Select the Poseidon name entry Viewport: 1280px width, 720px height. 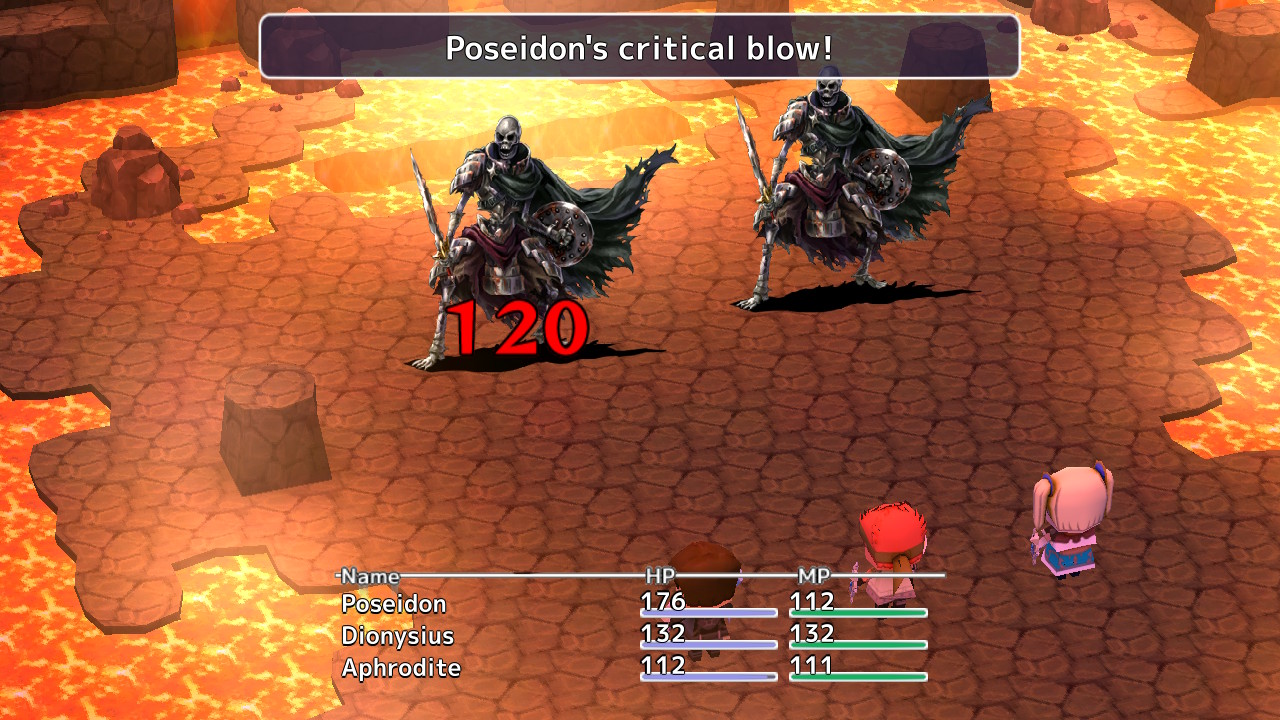pos(393,603)
